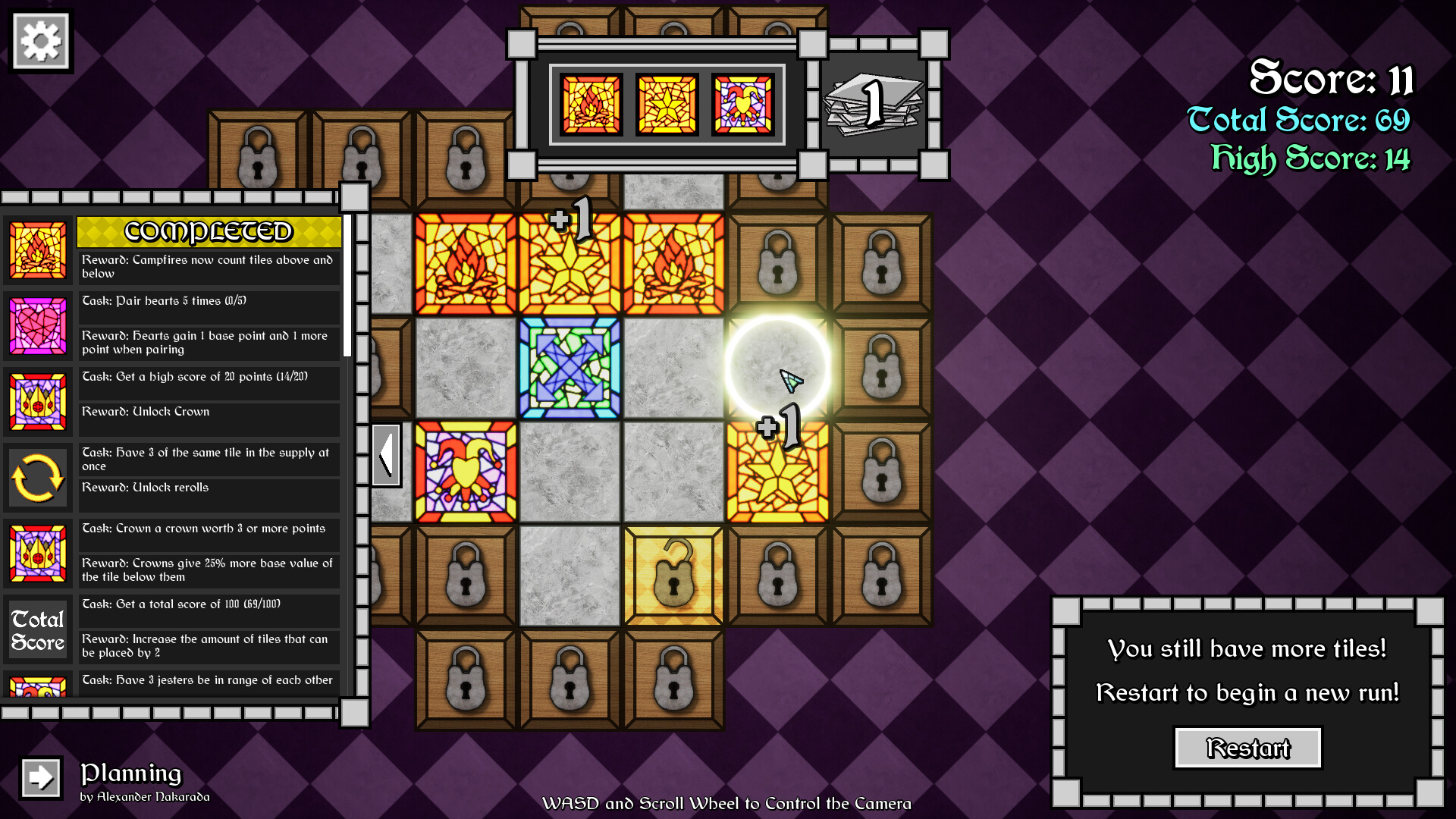Viewport: 1456px width, 819px height.
Task: Click the COMPLETED banner on the campfire task
Action: tap(209, 232)
